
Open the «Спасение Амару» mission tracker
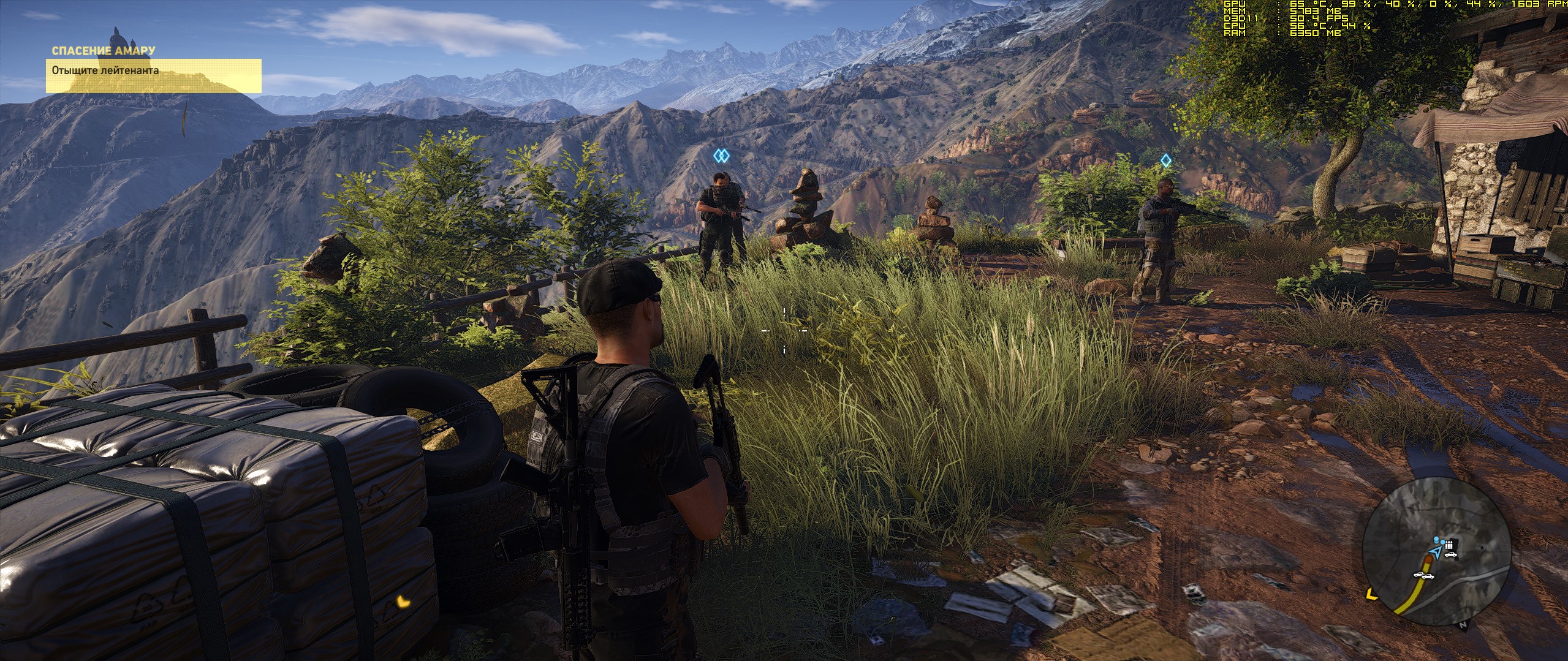pyautogui.click(x=103, y=50)
